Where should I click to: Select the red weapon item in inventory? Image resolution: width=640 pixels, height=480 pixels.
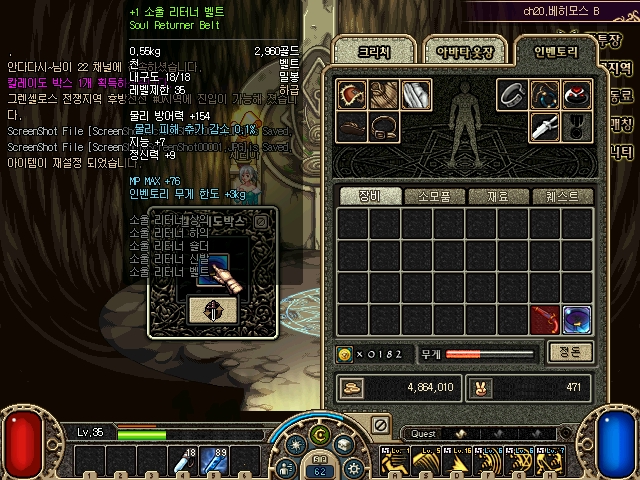click(545, 320)
